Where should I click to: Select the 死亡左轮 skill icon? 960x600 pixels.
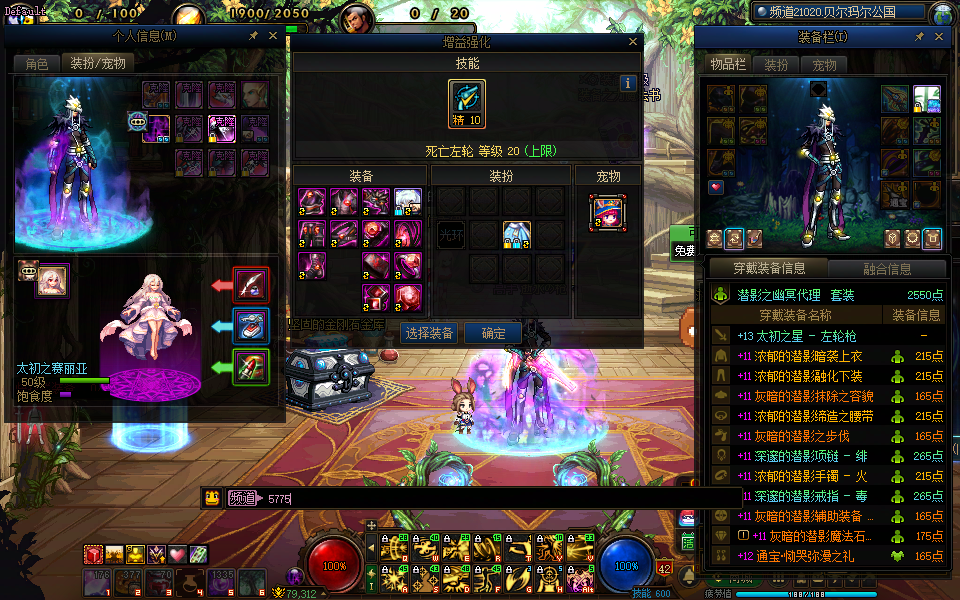point(466,101)
